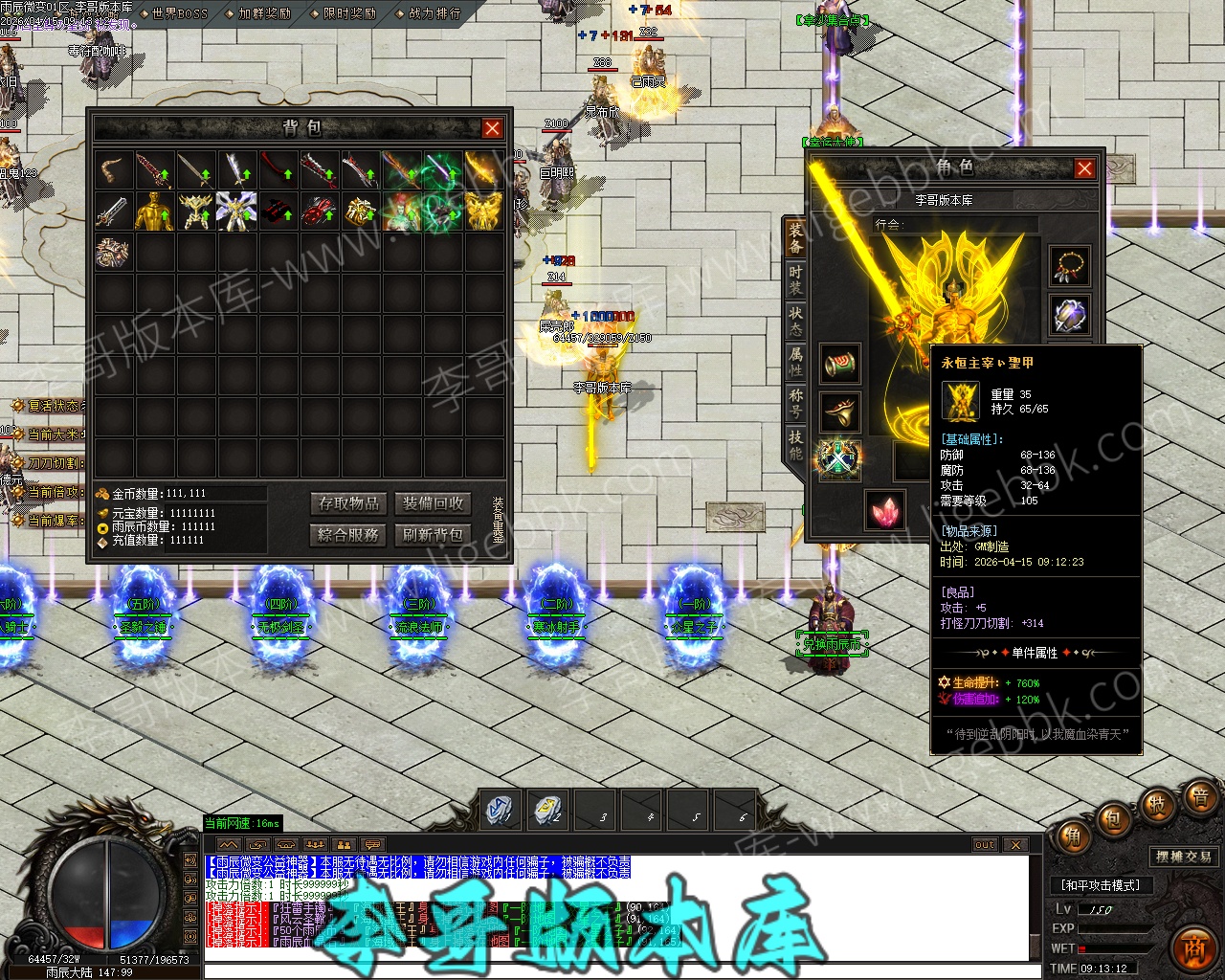Viewport: 1225px width, 980px height.
Task: Close the 角色 character window
Action: pyautogui.click(x=1084, y=168)
